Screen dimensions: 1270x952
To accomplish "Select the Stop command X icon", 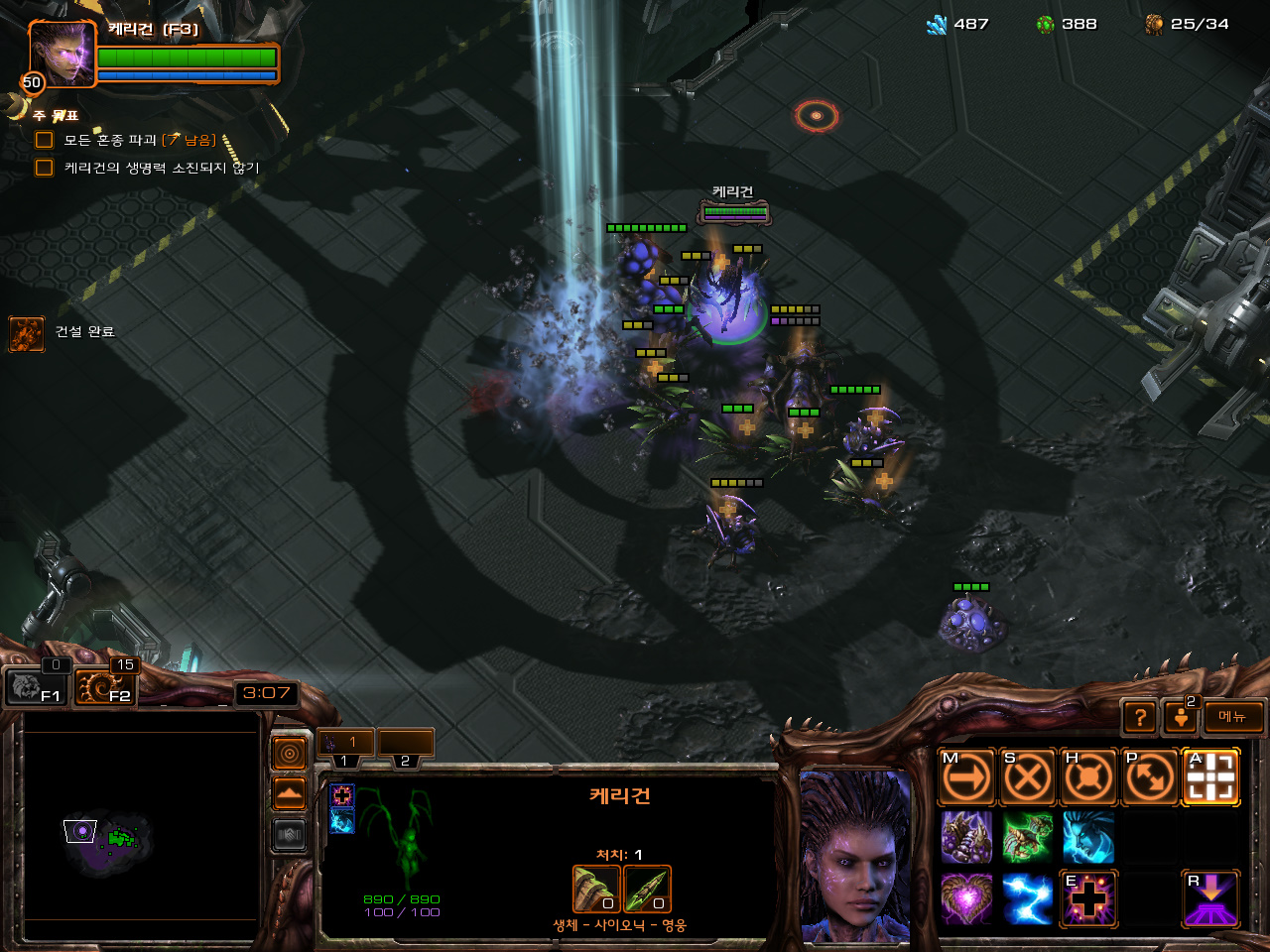I will pos(1027,777).
